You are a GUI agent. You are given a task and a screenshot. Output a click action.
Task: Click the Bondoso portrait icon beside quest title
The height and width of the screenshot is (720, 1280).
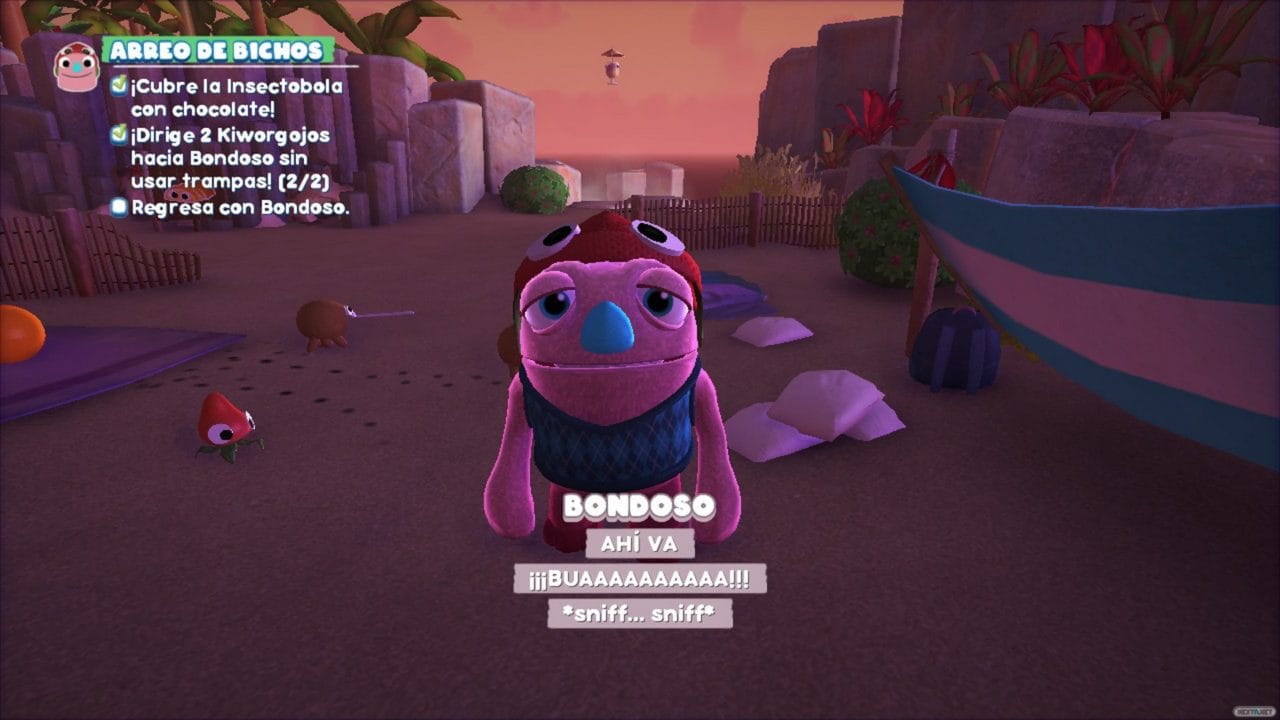[x=76, y=67]
